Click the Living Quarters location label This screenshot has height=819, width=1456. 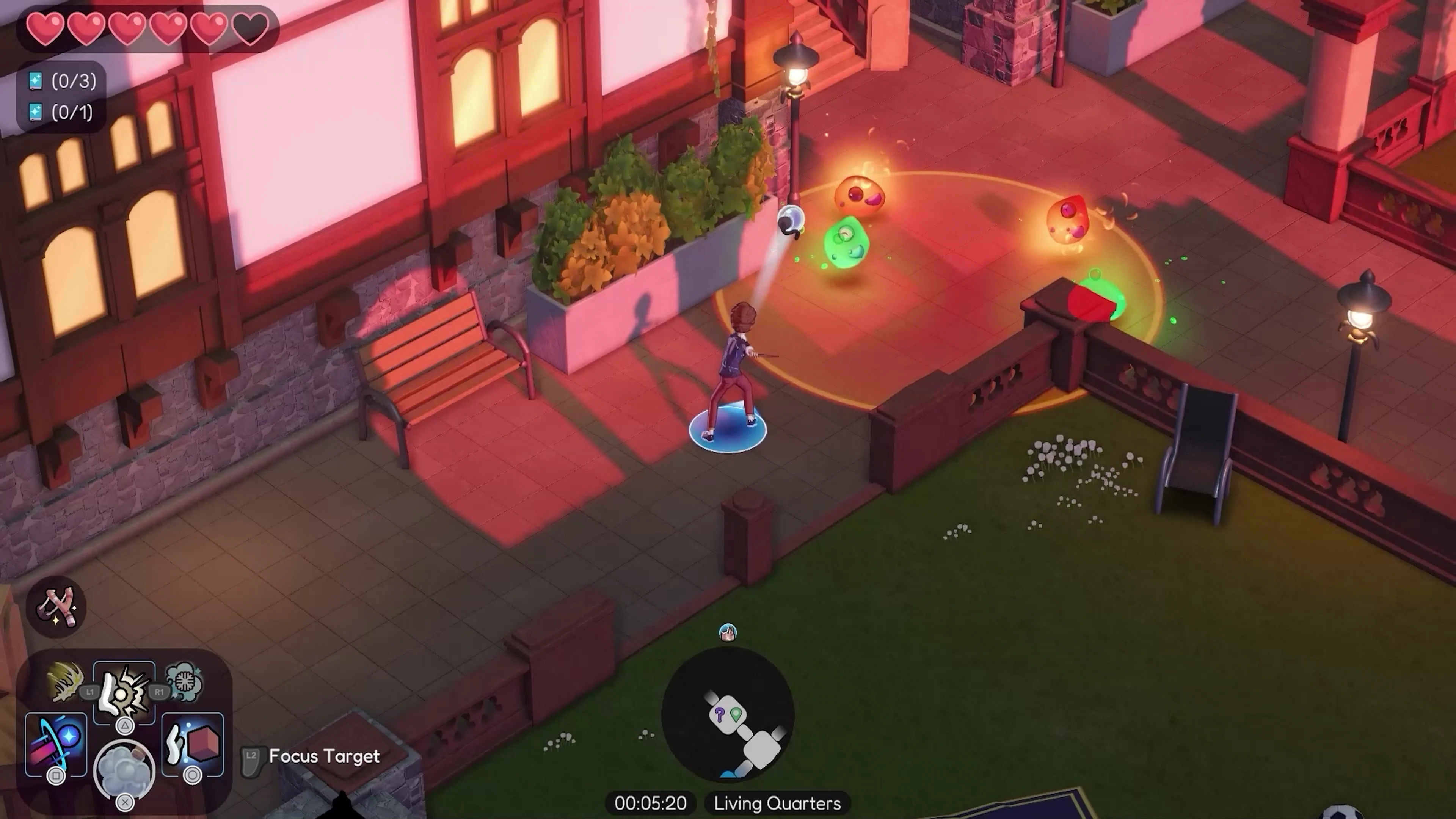coord(777,803)
